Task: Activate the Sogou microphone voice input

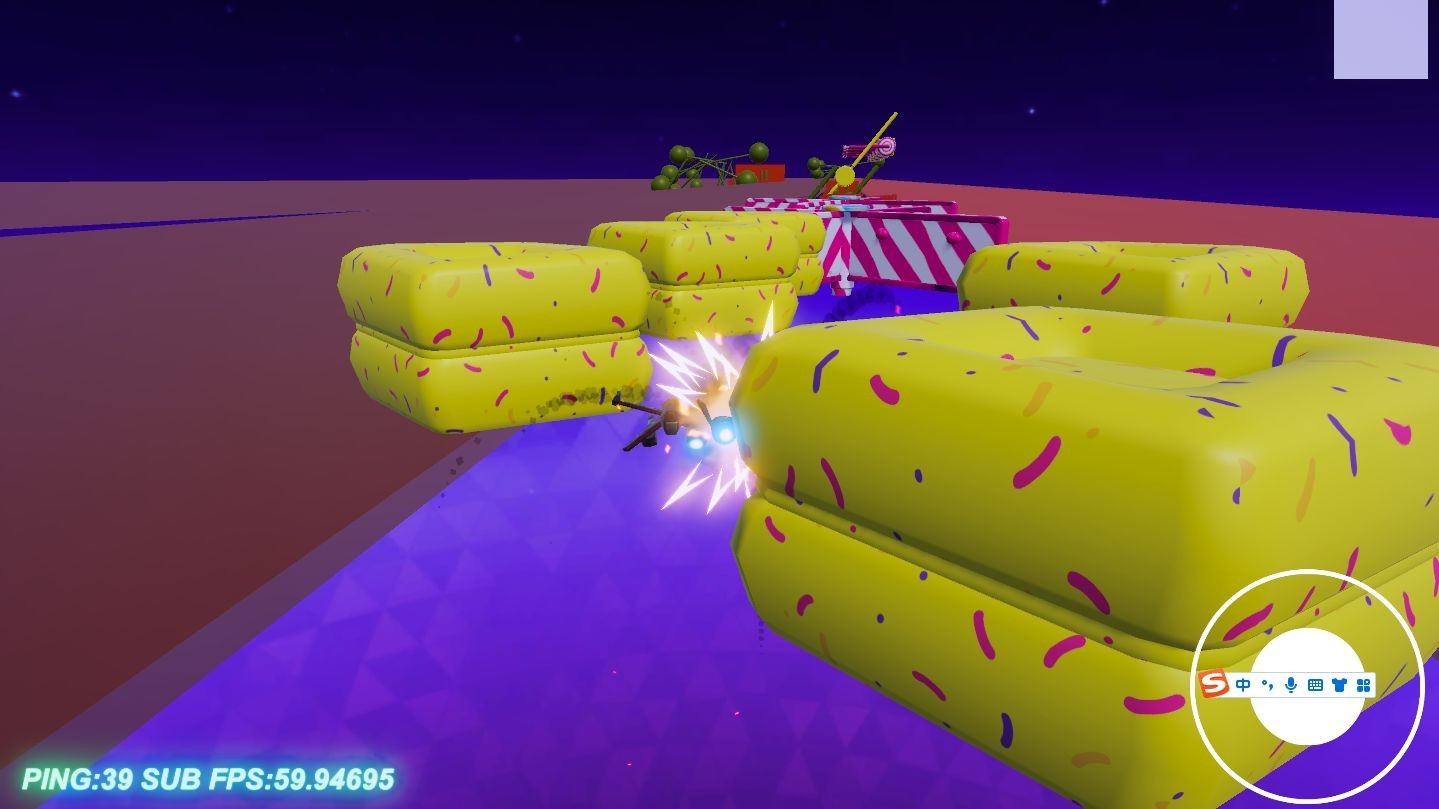Action: tap(1291, 685)
